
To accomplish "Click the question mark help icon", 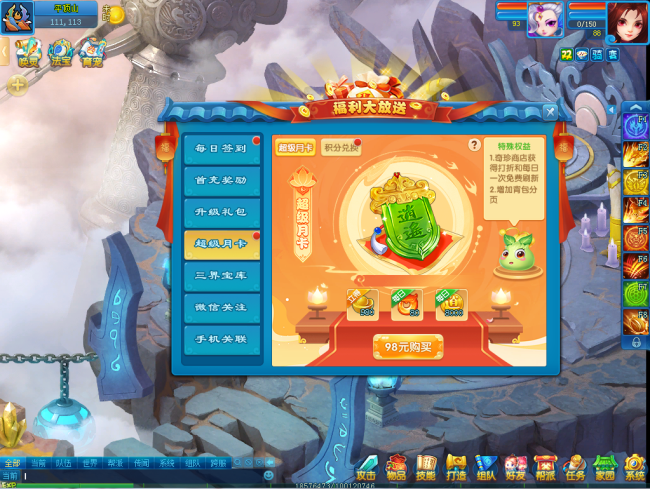I will [x=474, y=145].
